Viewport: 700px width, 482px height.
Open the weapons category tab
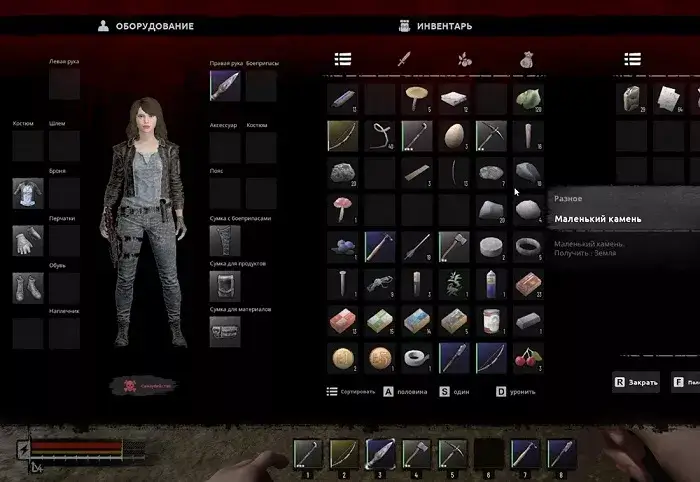click(404, 59)
